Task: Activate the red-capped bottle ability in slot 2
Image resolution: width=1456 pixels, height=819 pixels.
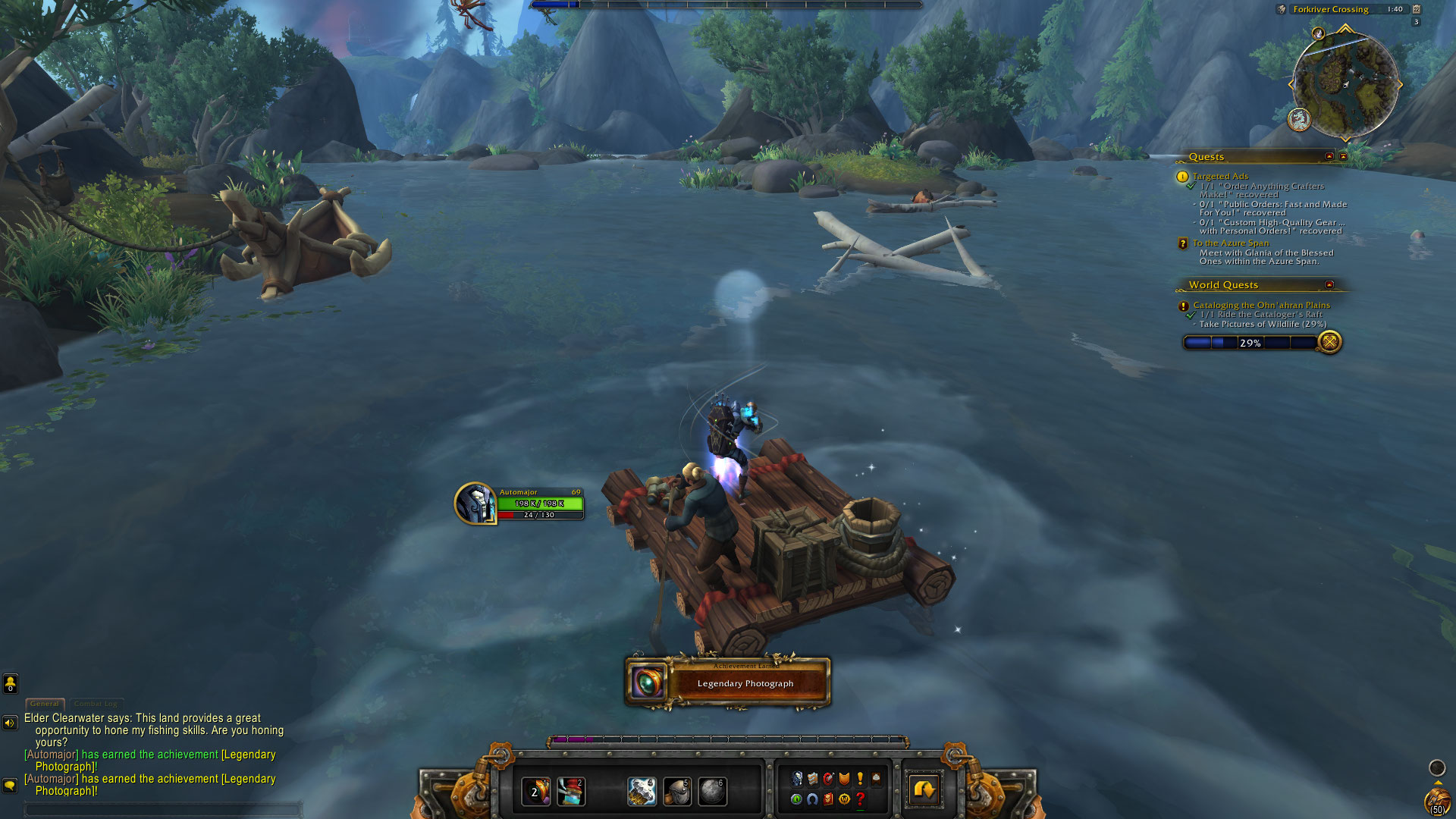Action: coord(571,792)
